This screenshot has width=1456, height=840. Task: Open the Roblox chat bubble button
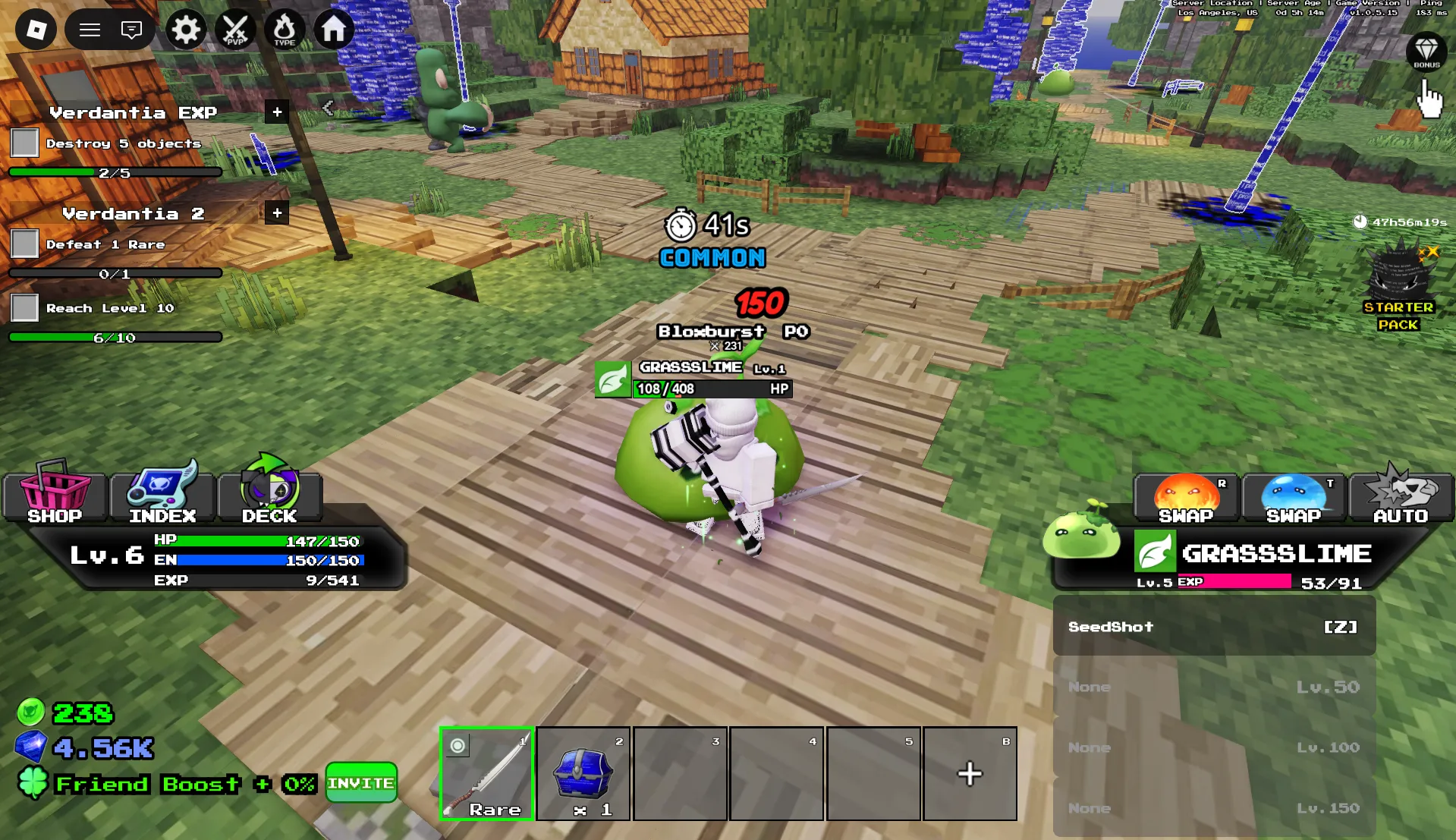pyautogui.click(x=131, y=30)
